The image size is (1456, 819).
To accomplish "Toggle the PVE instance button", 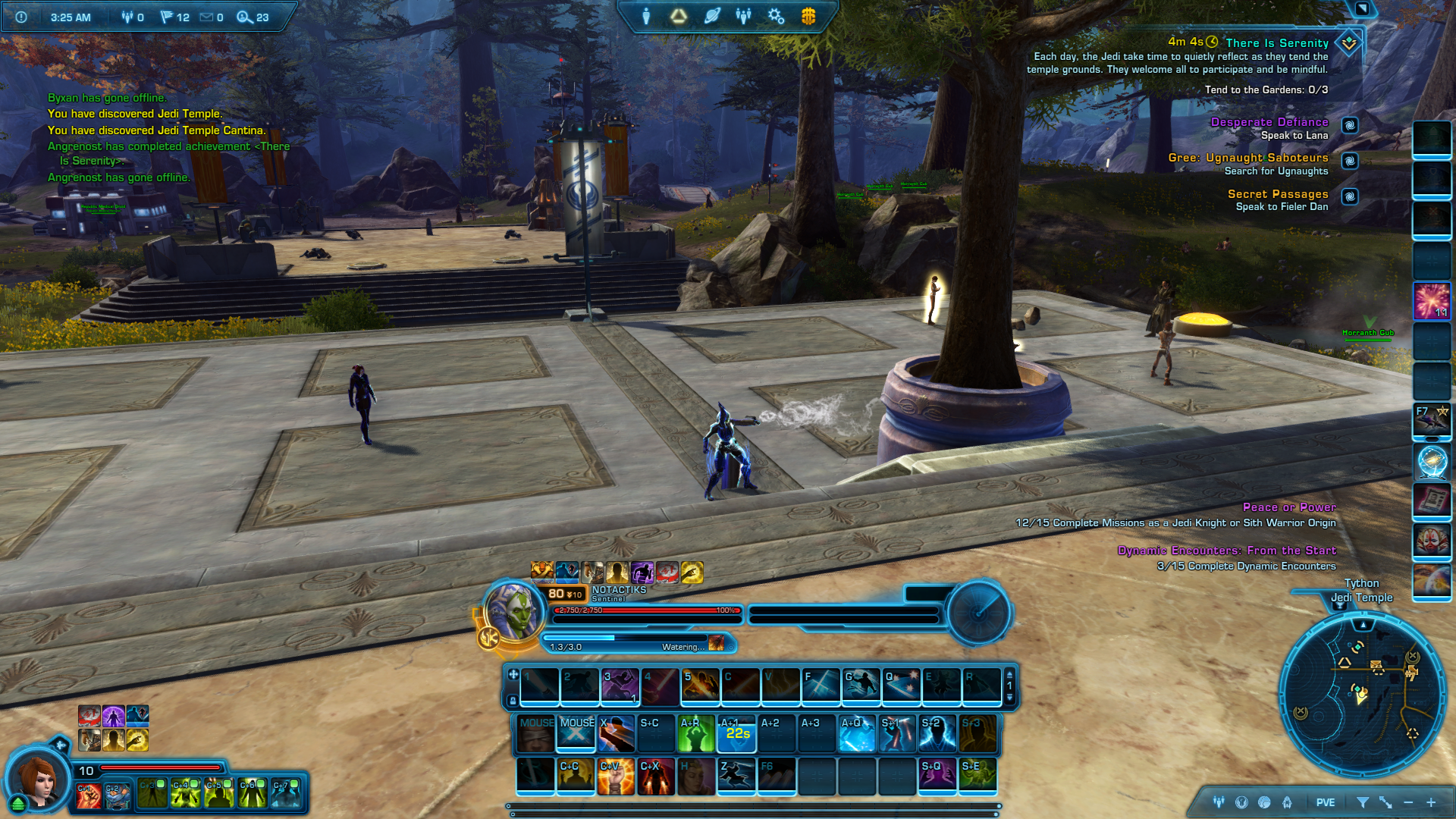I will click(1326, 802).
